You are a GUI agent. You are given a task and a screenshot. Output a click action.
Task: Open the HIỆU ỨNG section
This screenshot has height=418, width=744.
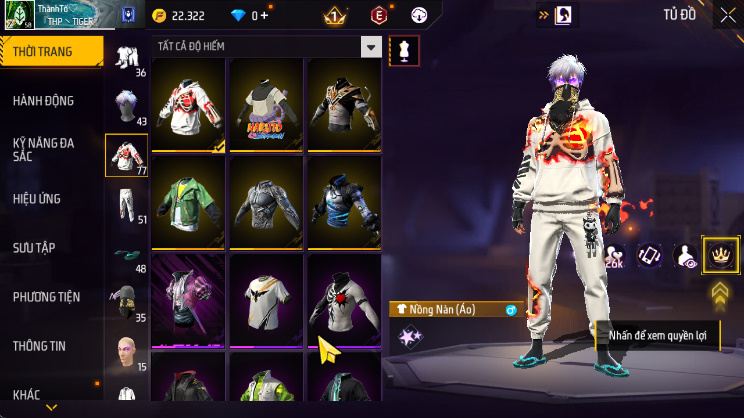pyautogui.click(x=37, y=199)
